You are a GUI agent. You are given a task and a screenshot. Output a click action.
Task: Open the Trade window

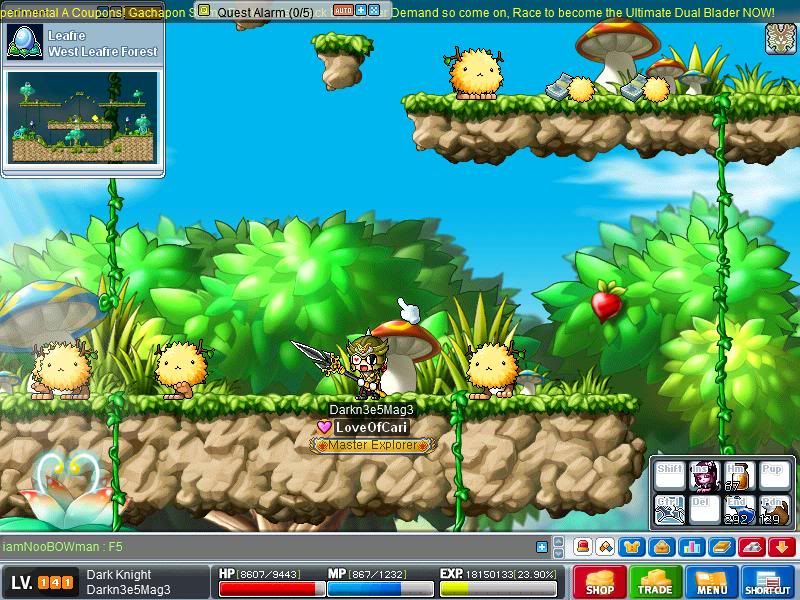[656, 583]
